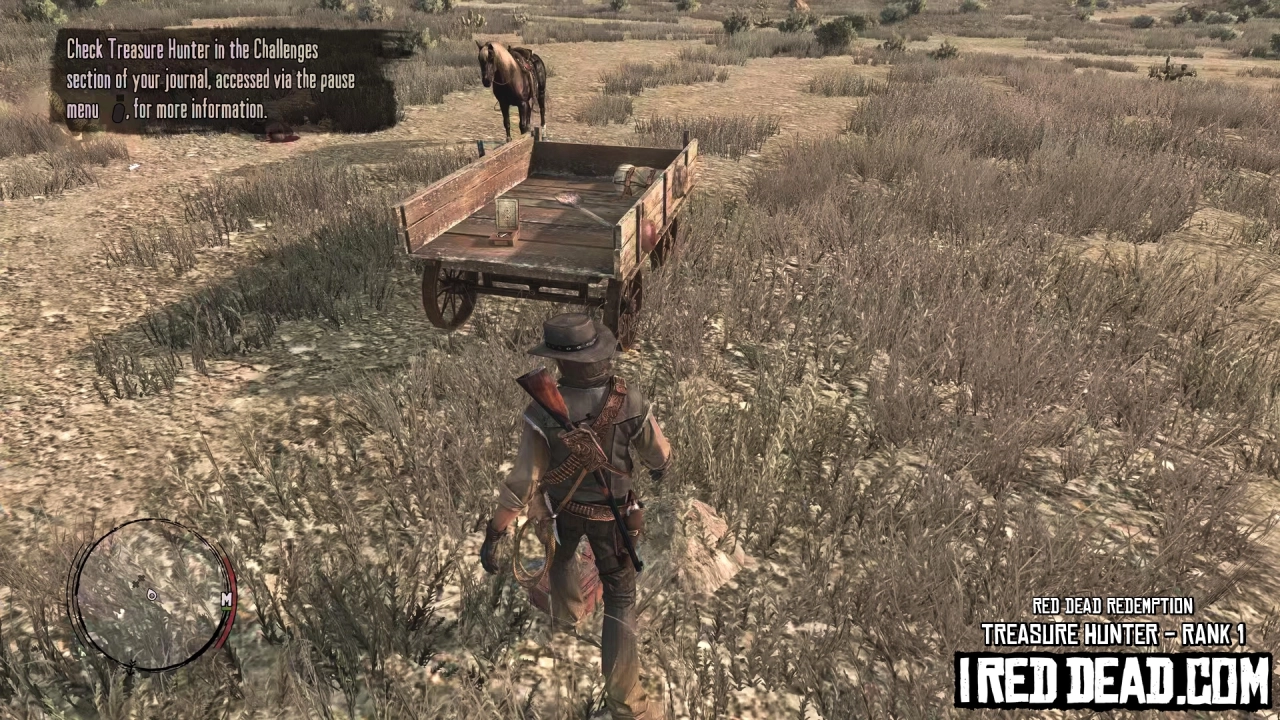Click the M mission marker on minimap
This screenshot has width=1280, height=720.
click(x=226, y=599)
